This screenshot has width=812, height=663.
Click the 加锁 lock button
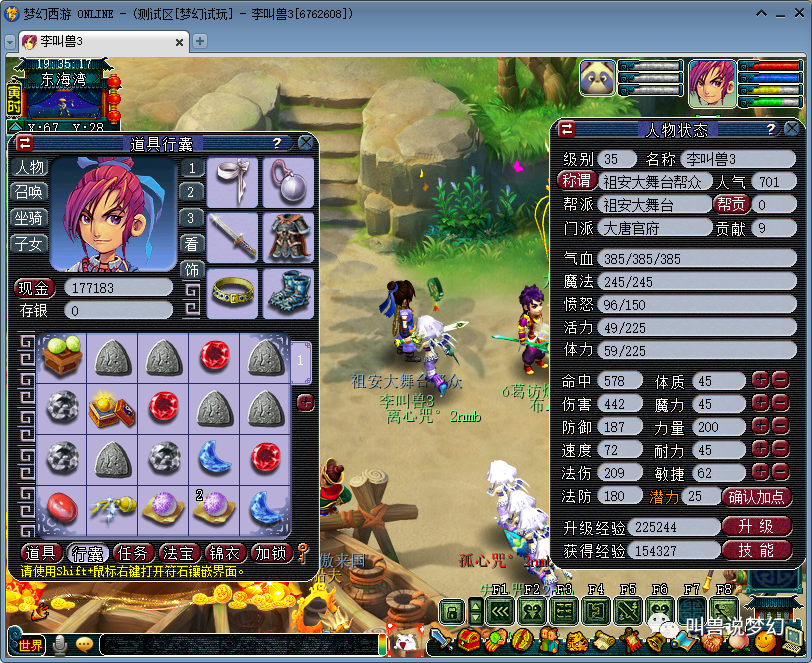(270, 553)
